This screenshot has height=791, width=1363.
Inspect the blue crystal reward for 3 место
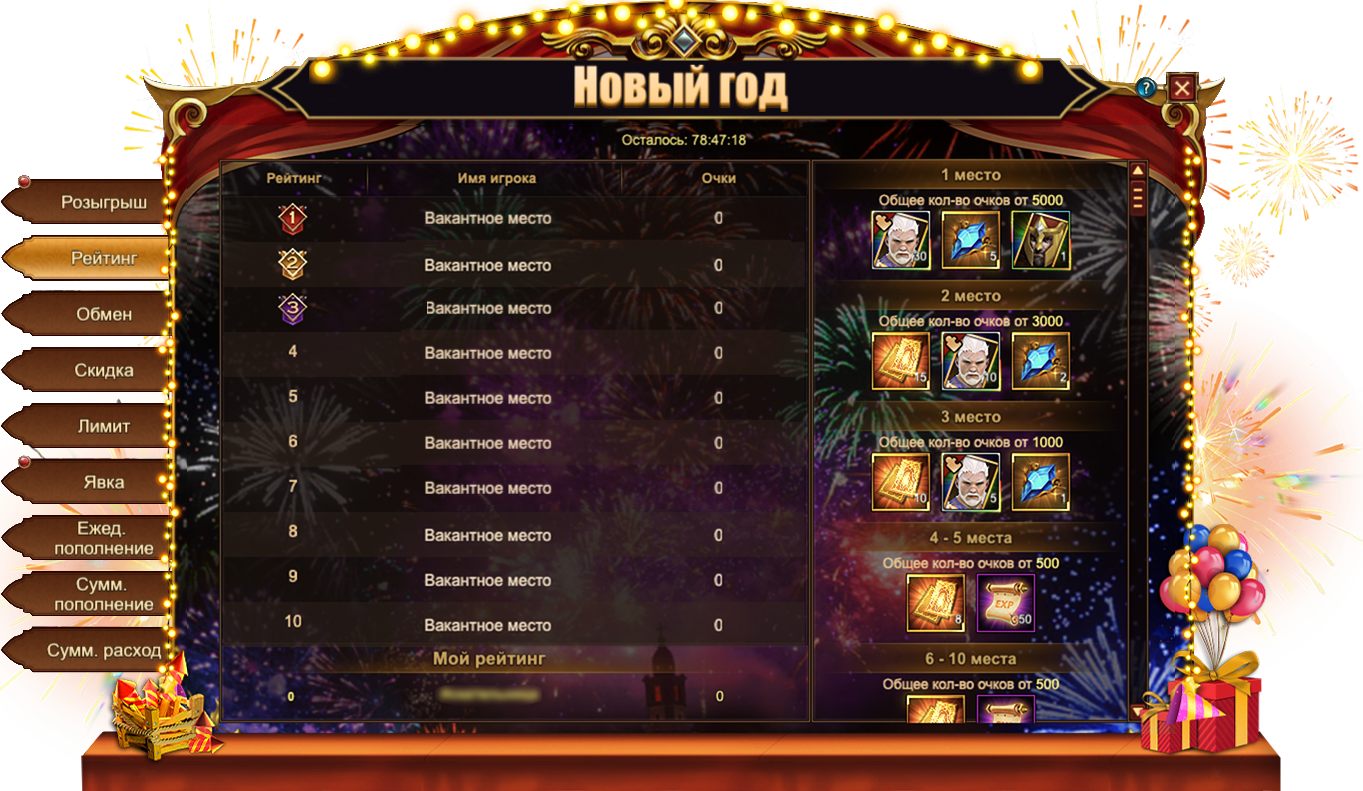(1040, 482)
